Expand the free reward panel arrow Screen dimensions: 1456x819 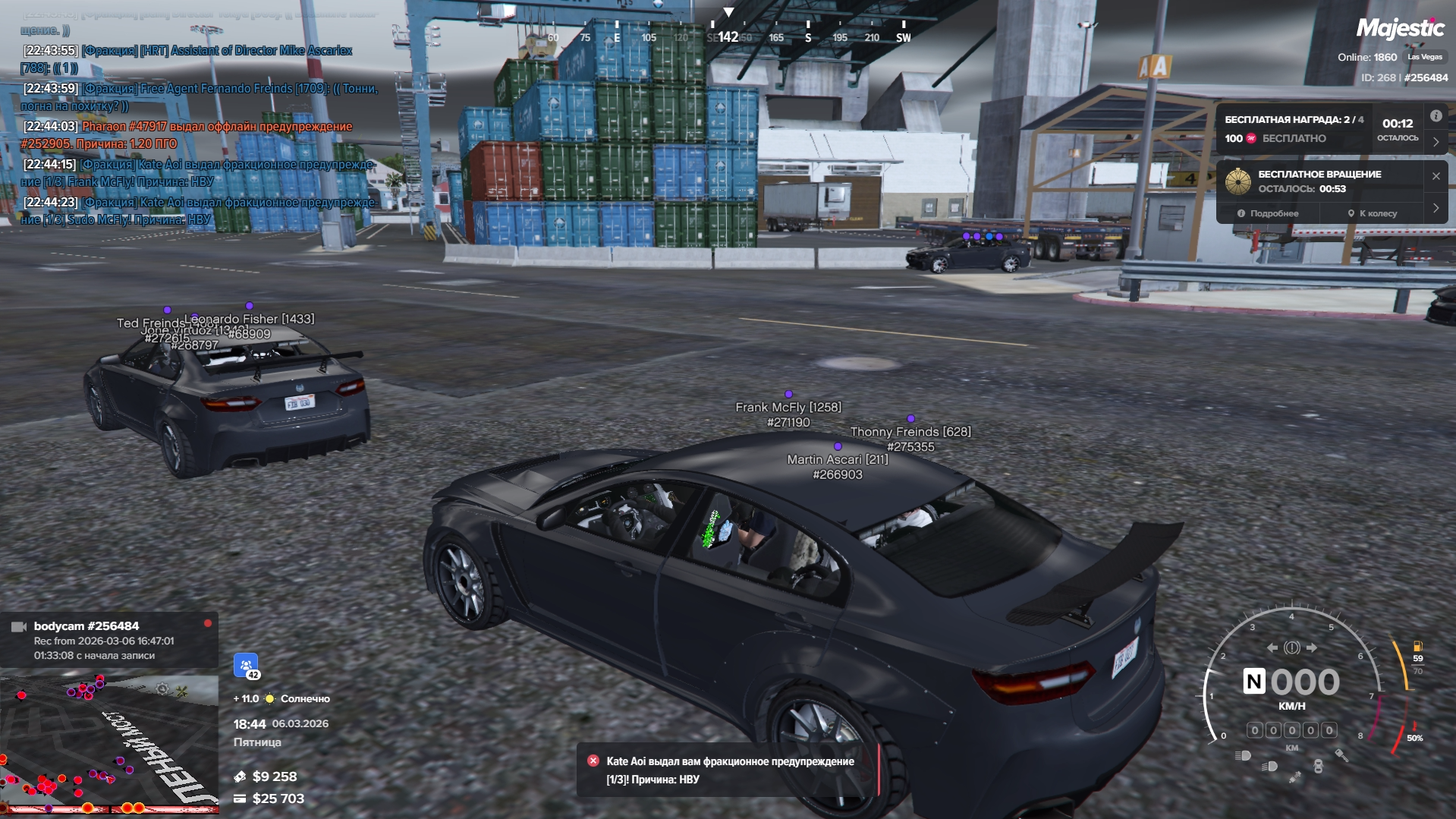(x=1436, y=142)
